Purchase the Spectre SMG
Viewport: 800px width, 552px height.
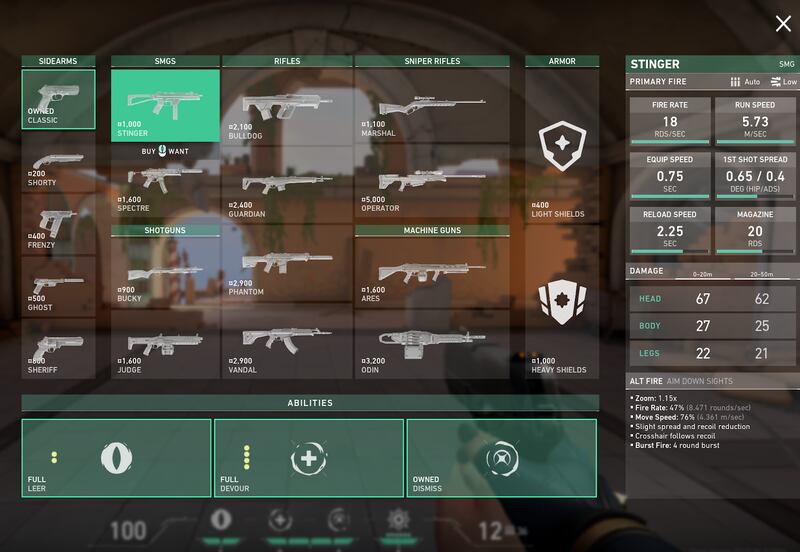point(165,185)
